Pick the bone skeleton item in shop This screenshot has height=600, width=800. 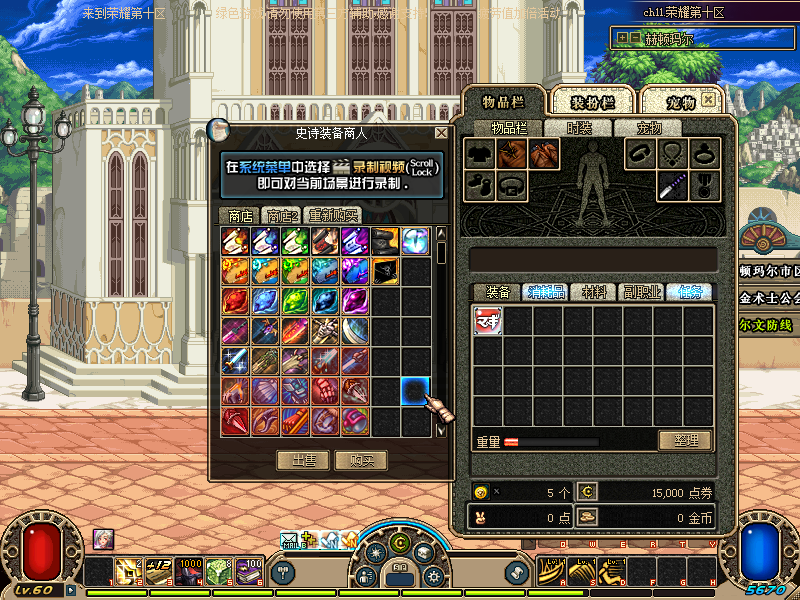326,330
